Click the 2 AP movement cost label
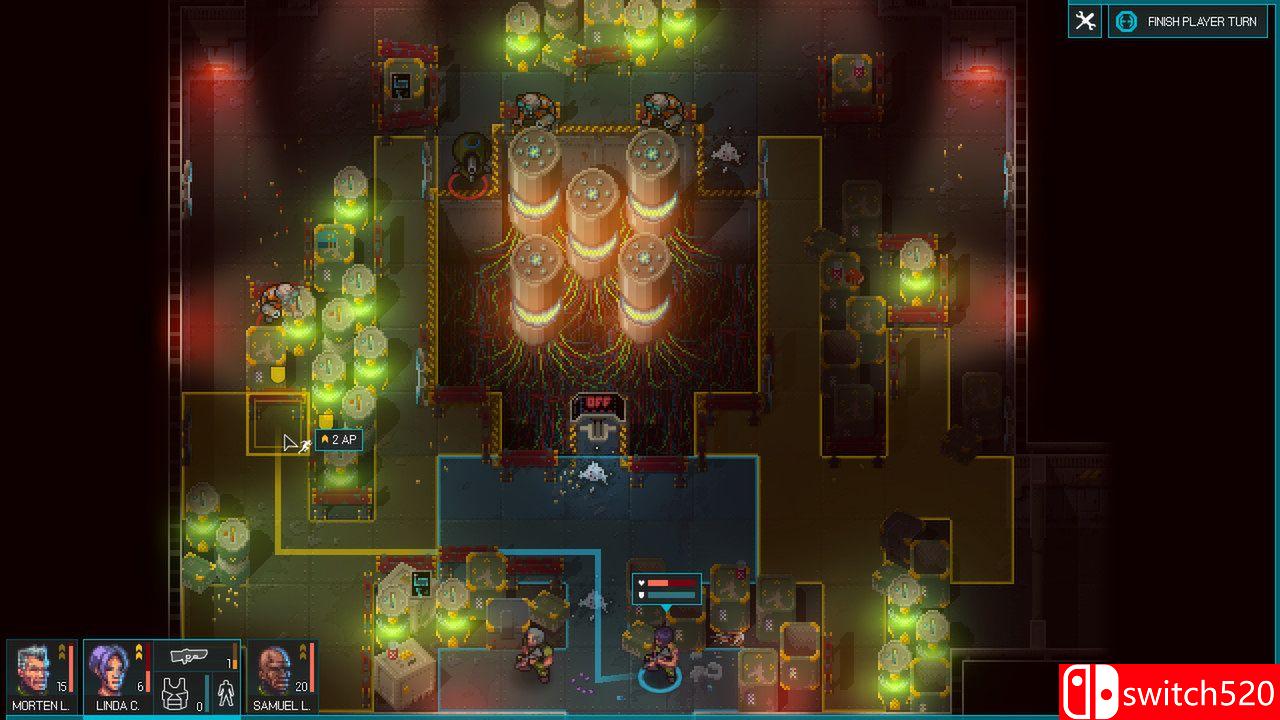 click(x=341, y=440)
